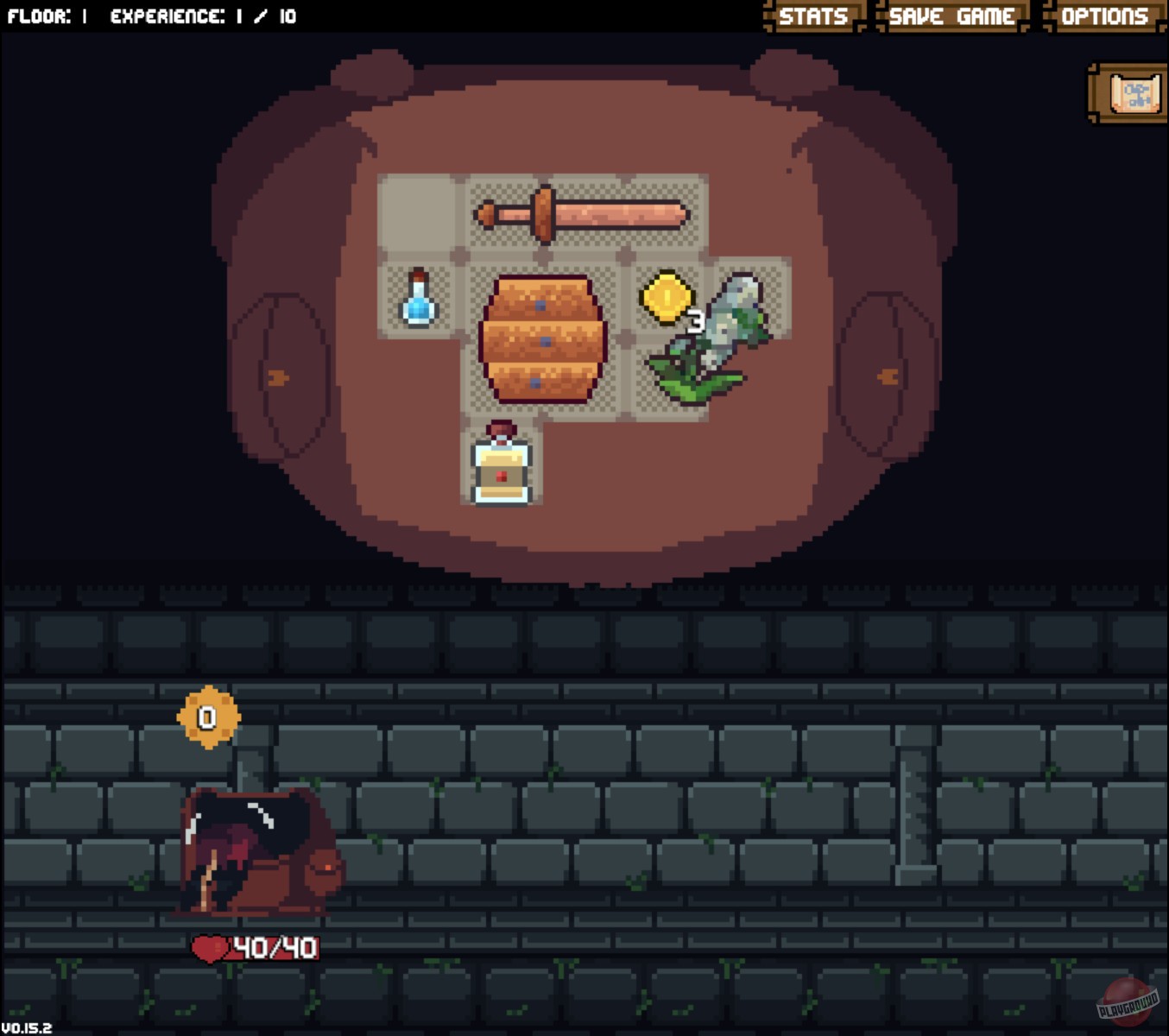Click the version text v0.15.2
1169x1036 pixels.
26,1027
